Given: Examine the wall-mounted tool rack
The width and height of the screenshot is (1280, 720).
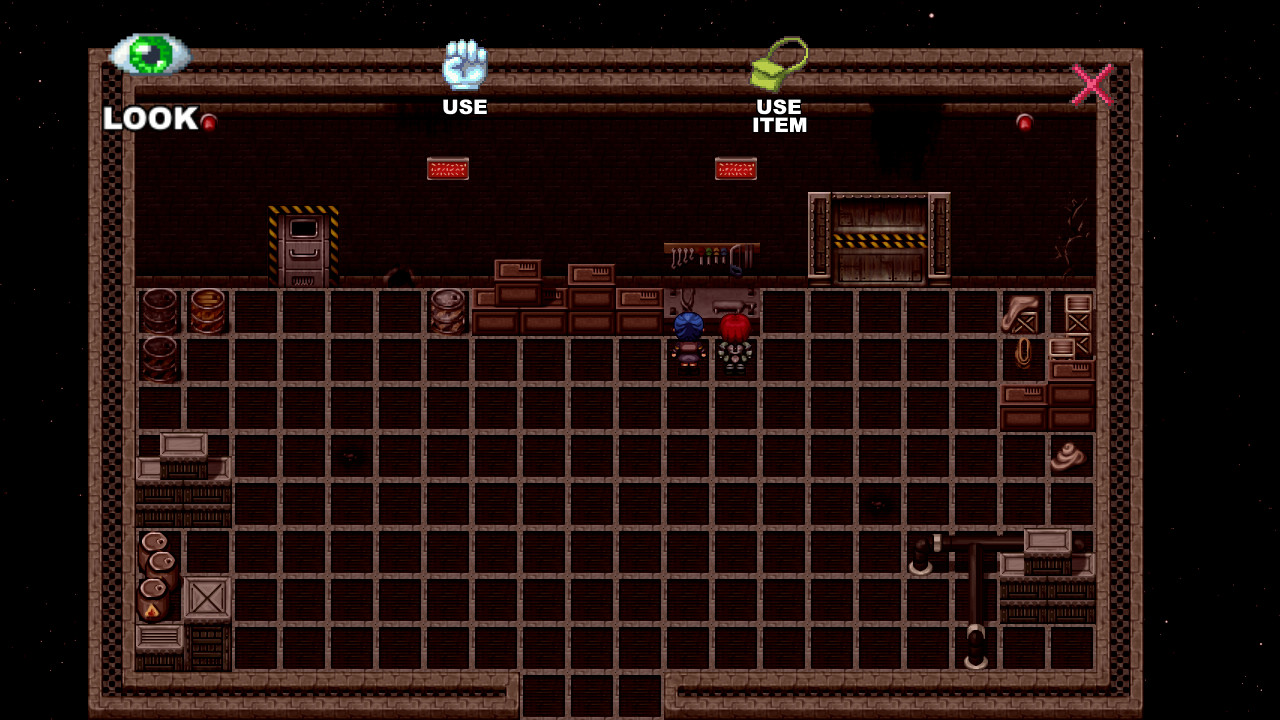Looking at the screenshot, I should click(710, 255).
